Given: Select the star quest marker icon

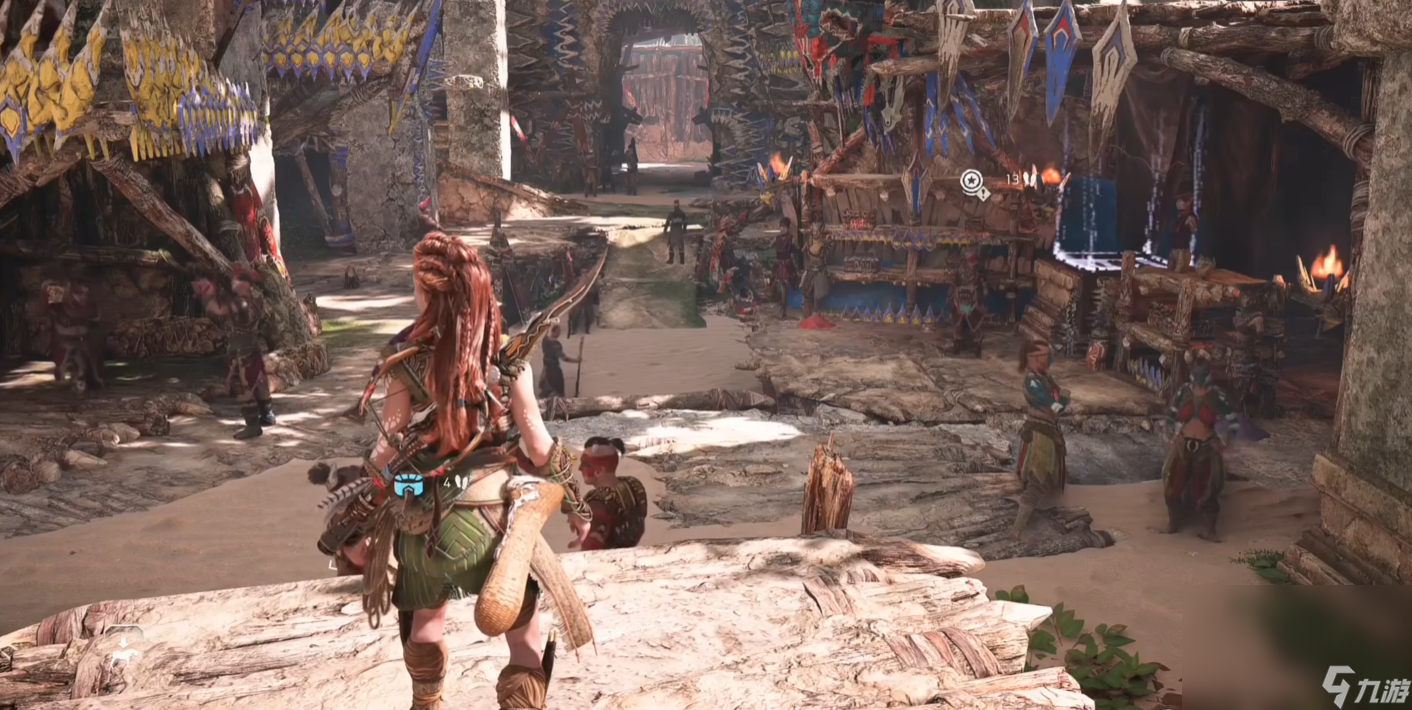Looking at the screenshot, I should (x=971, y=181).
